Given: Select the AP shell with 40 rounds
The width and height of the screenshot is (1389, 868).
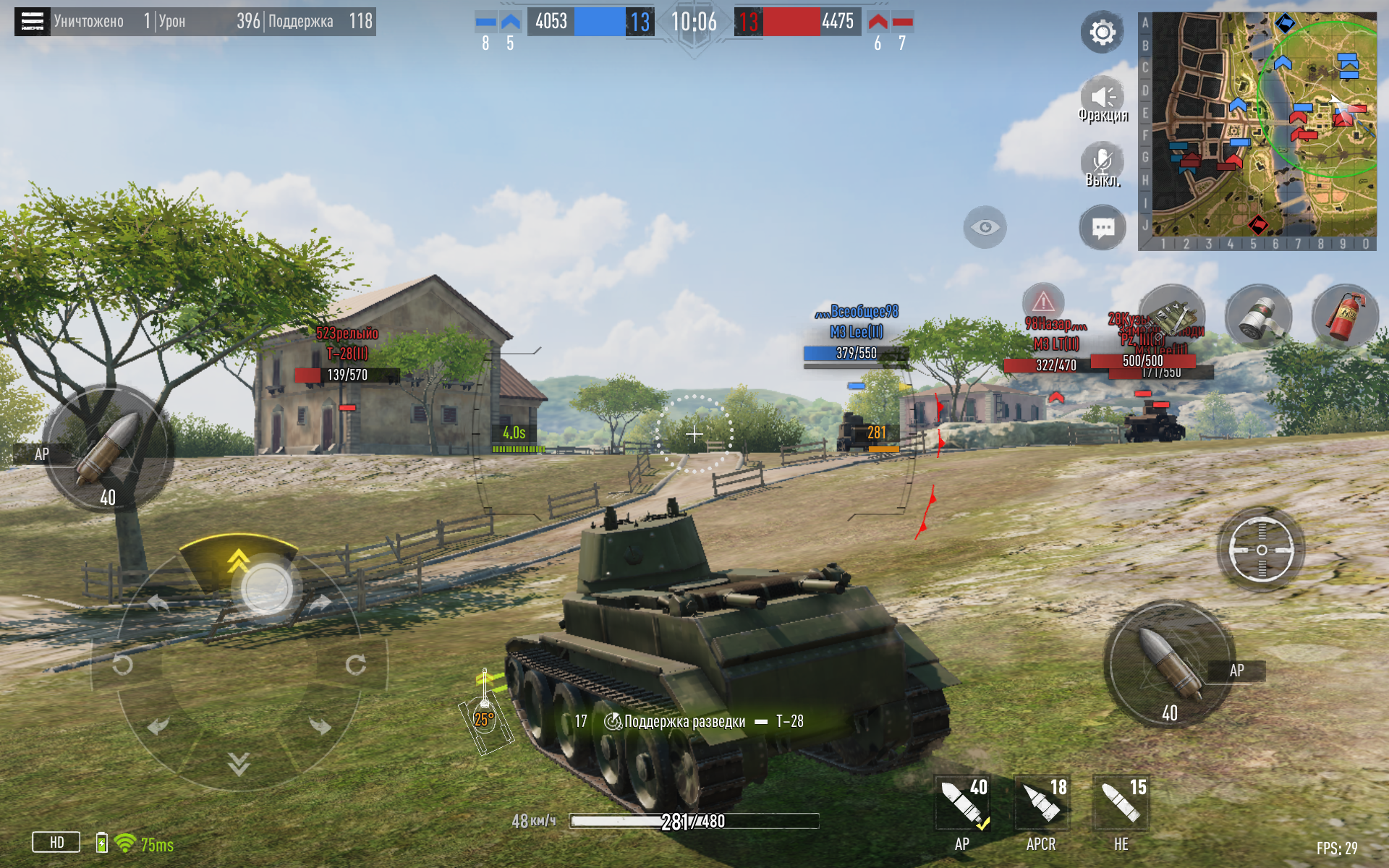Looking at the screenshot, I should tap(964, 804).
